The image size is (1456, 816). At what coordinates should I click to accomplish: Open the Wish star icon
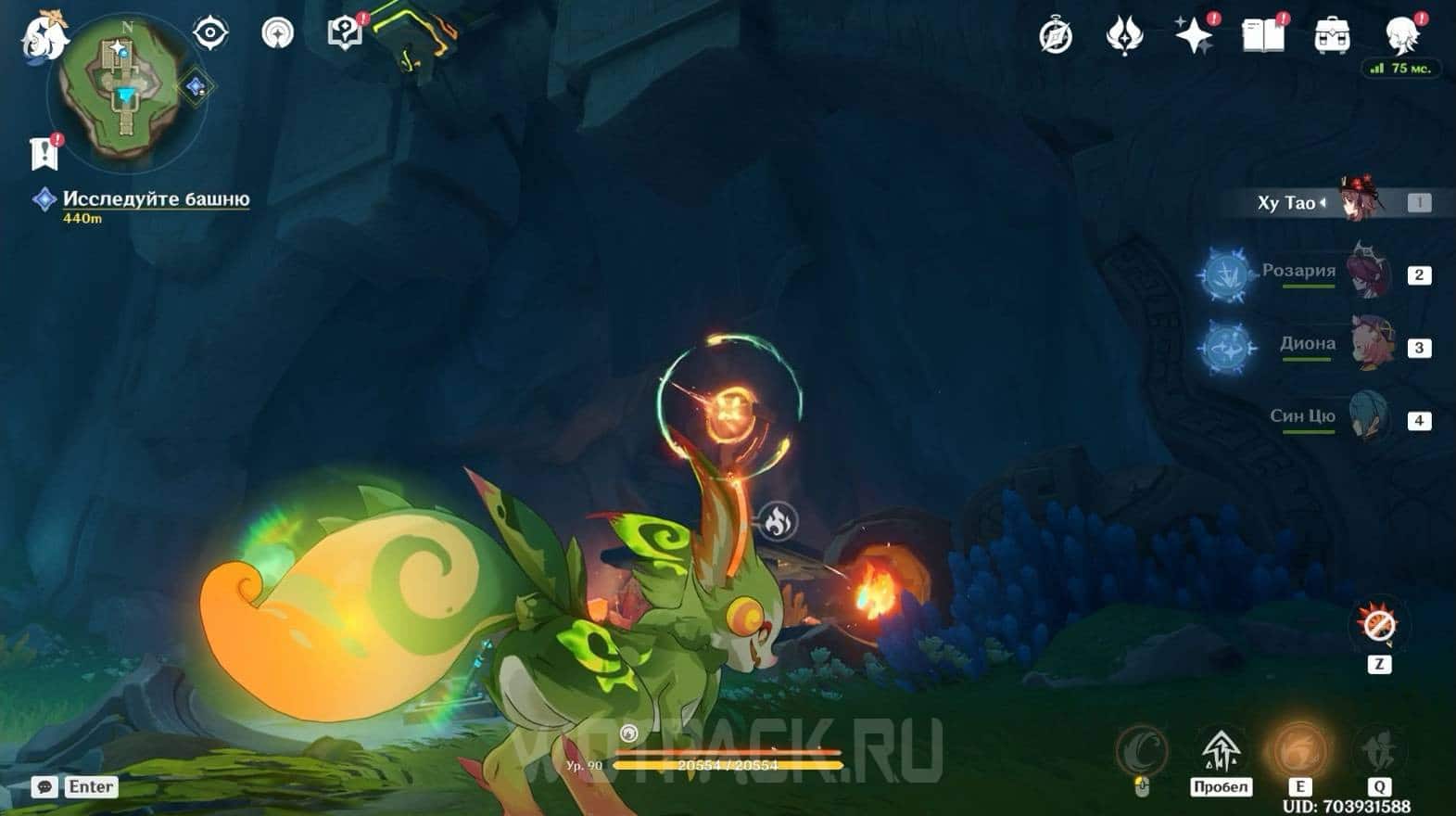1194,36
